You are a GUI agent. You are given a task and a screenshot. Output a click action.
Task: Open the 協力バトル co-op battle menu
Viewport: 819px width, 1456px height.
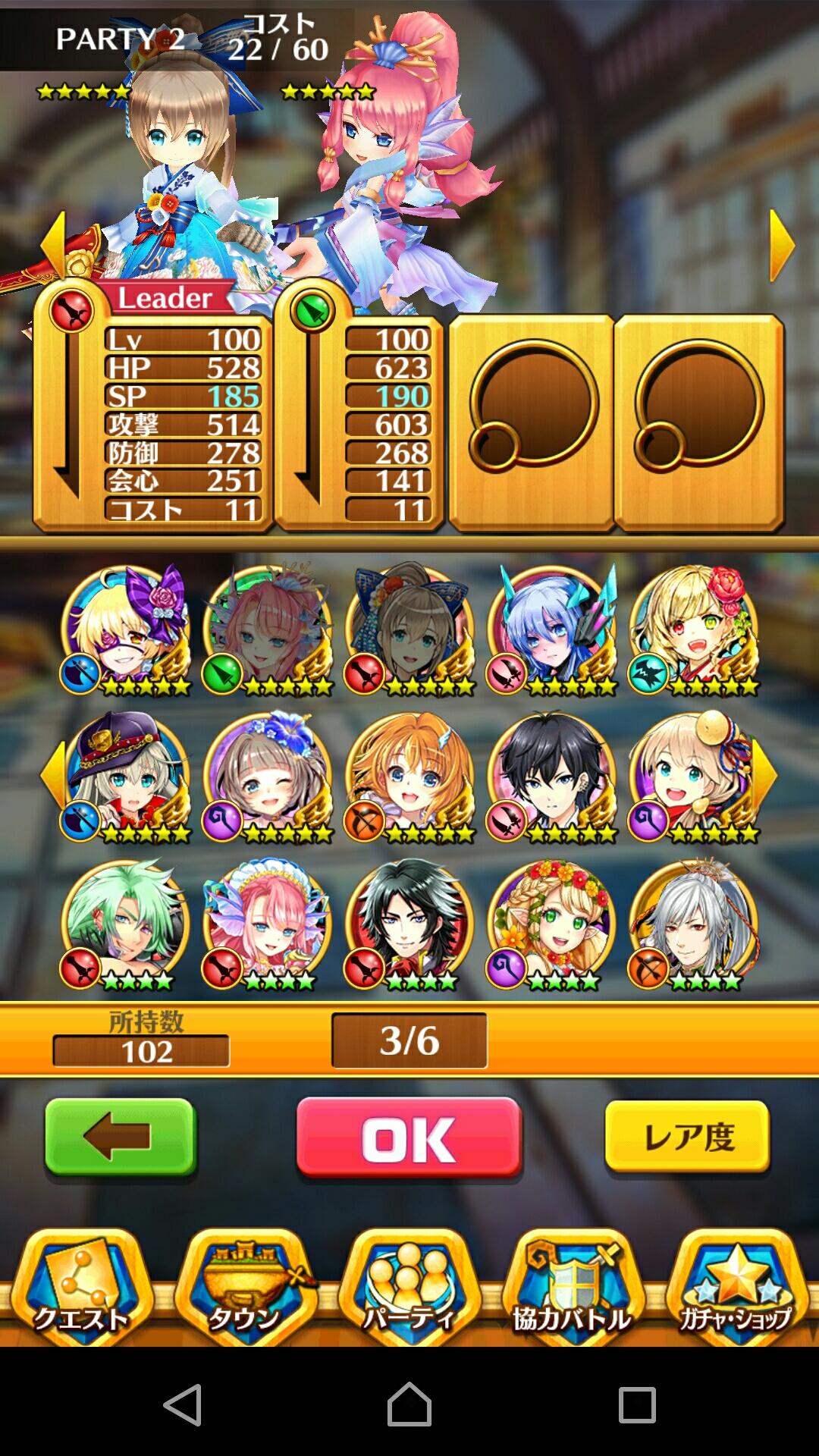click(x=573, y=1289)
